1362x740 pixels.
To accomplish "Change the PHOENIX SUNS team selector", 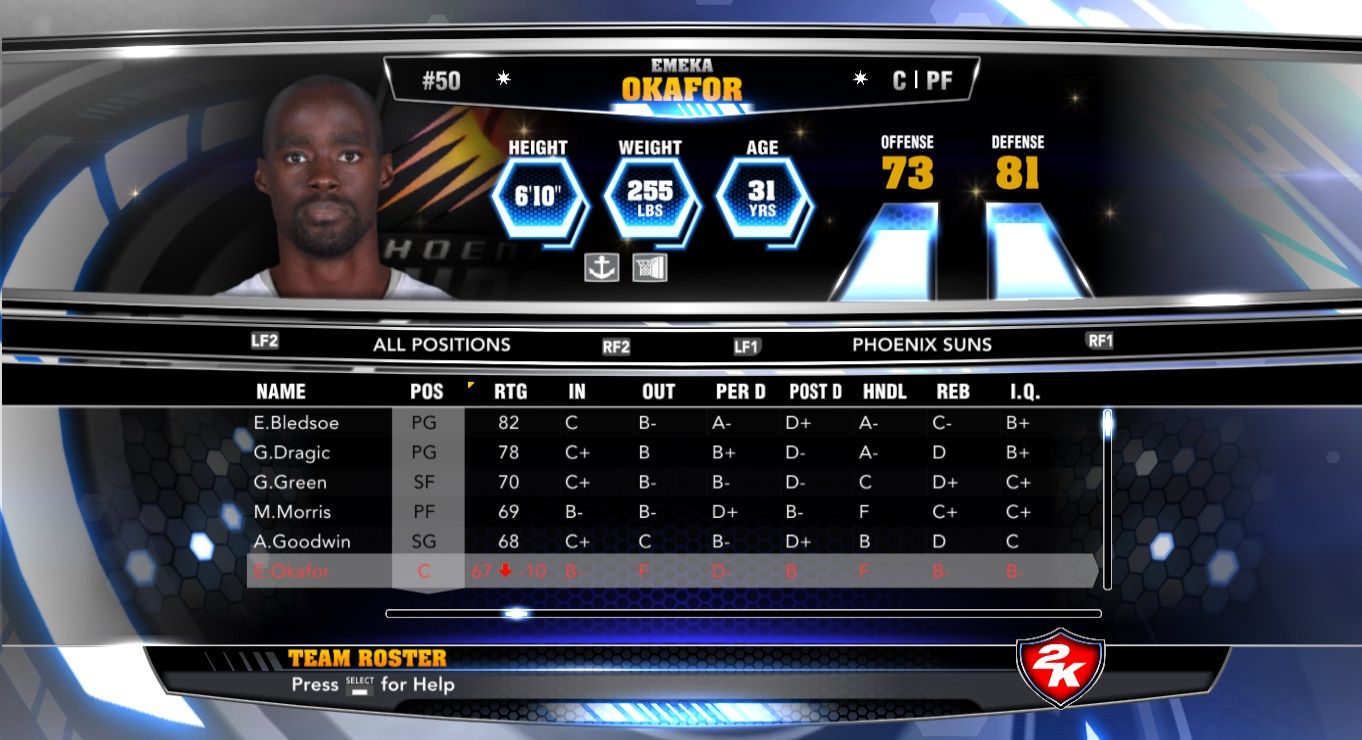I will tap(922, 345).
